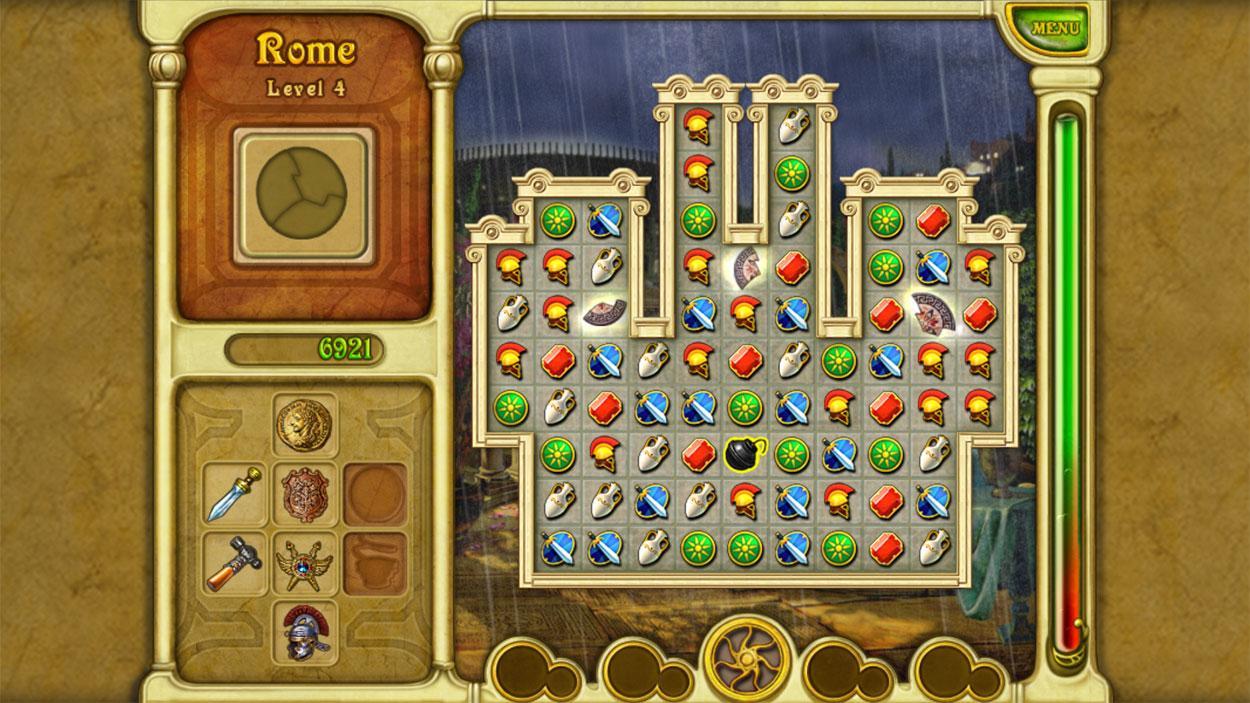Open the game Menu
1250x703 pixels.
(1054, 28)
